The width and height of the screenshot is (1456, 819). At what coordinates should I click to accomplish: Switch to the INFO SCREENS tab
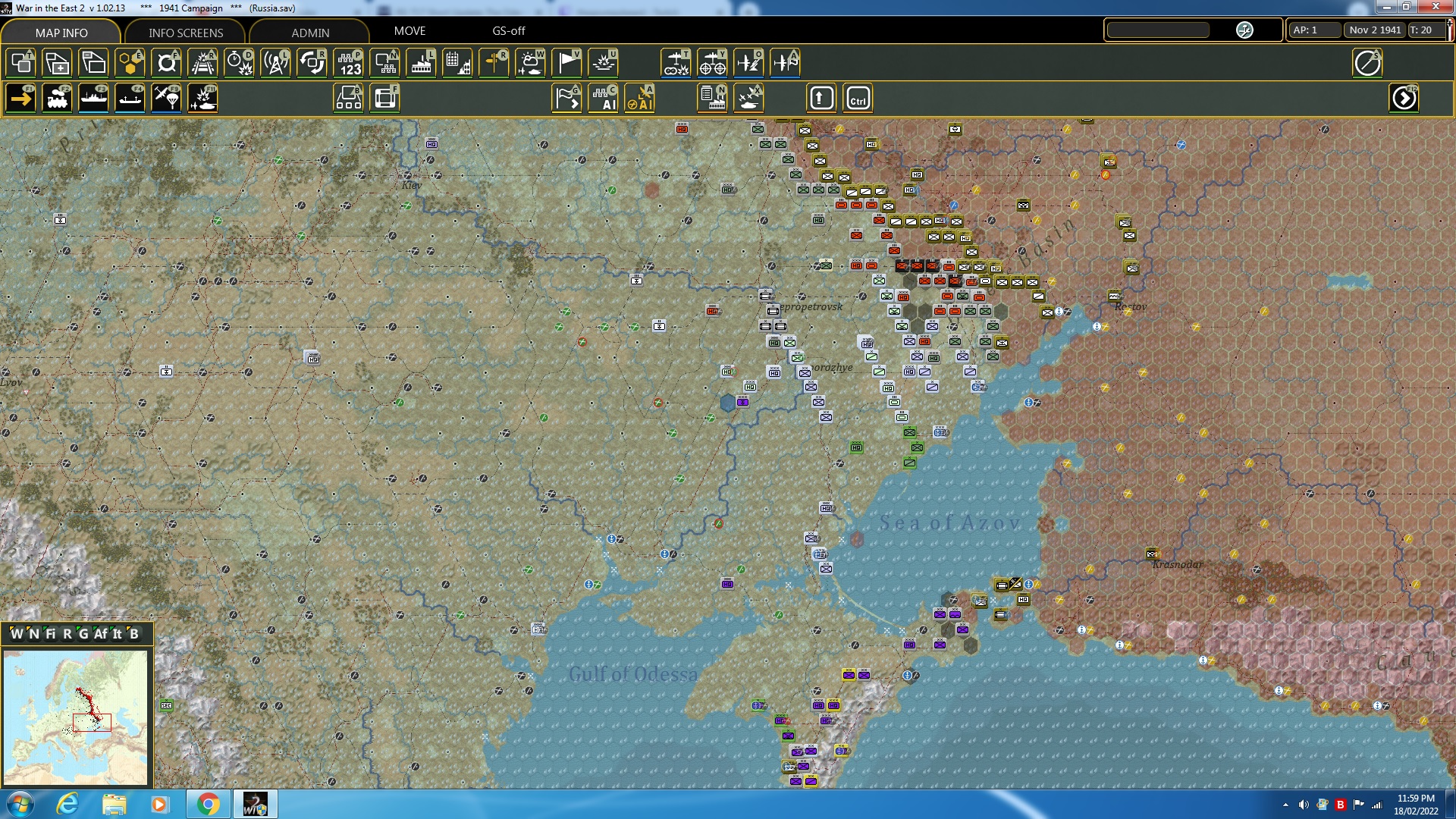(x=184, y=33)
